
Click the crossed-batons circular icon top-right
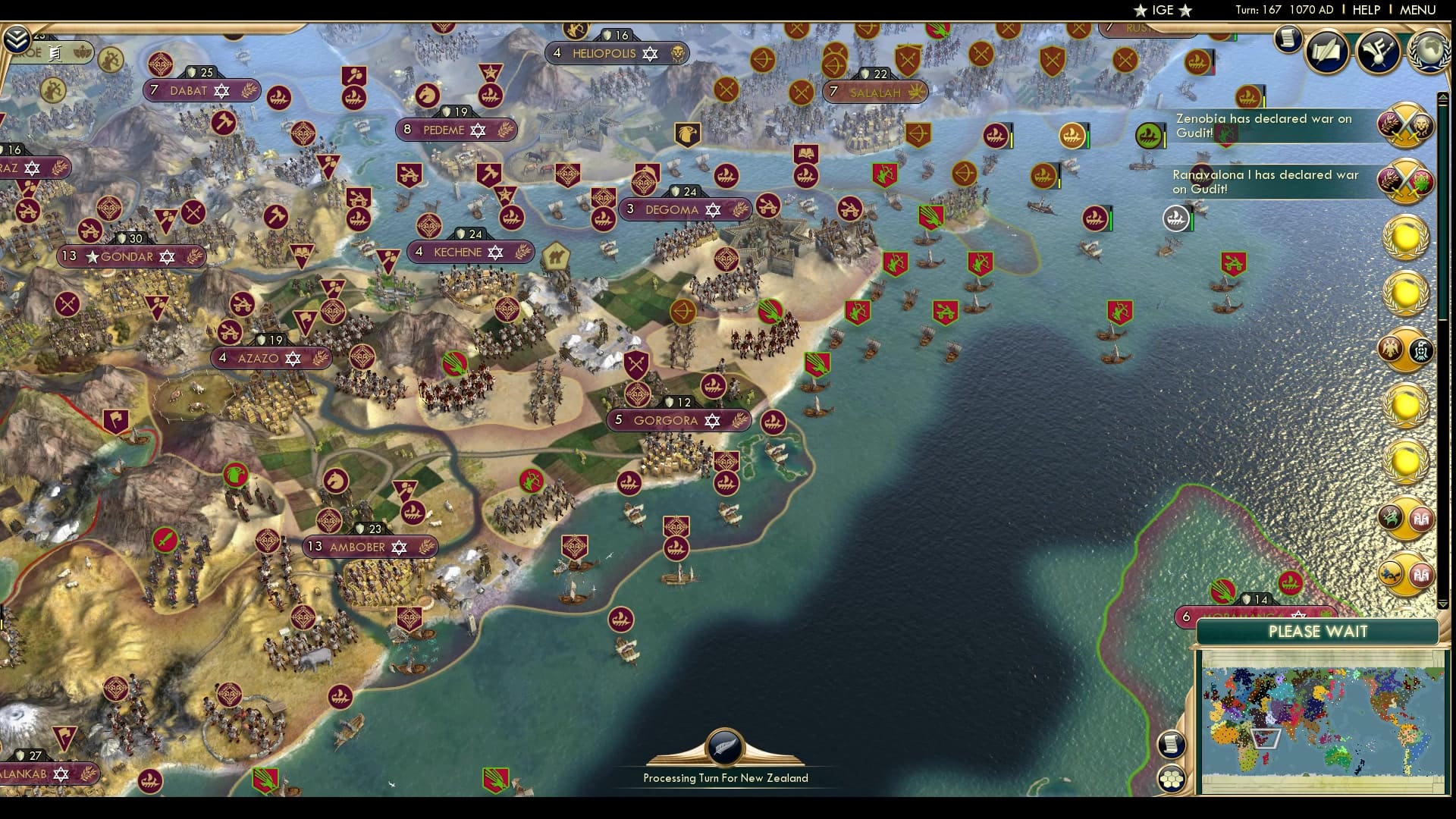pyautogui.click(x=1379, y=52)
